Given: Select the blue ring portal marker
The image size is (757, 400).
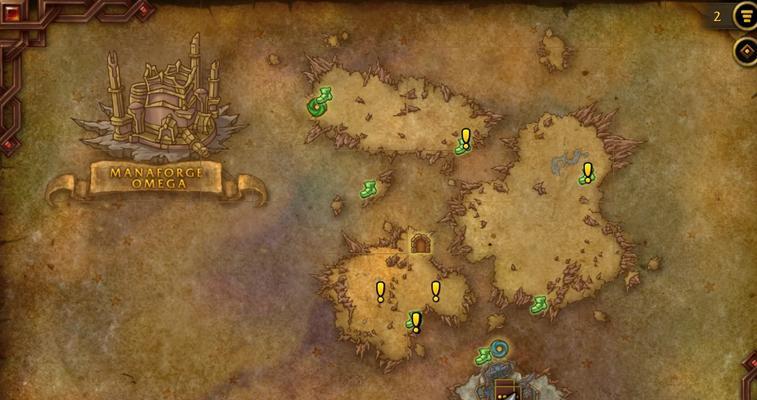Looking at the screenshot, I should tap(499, 349).
